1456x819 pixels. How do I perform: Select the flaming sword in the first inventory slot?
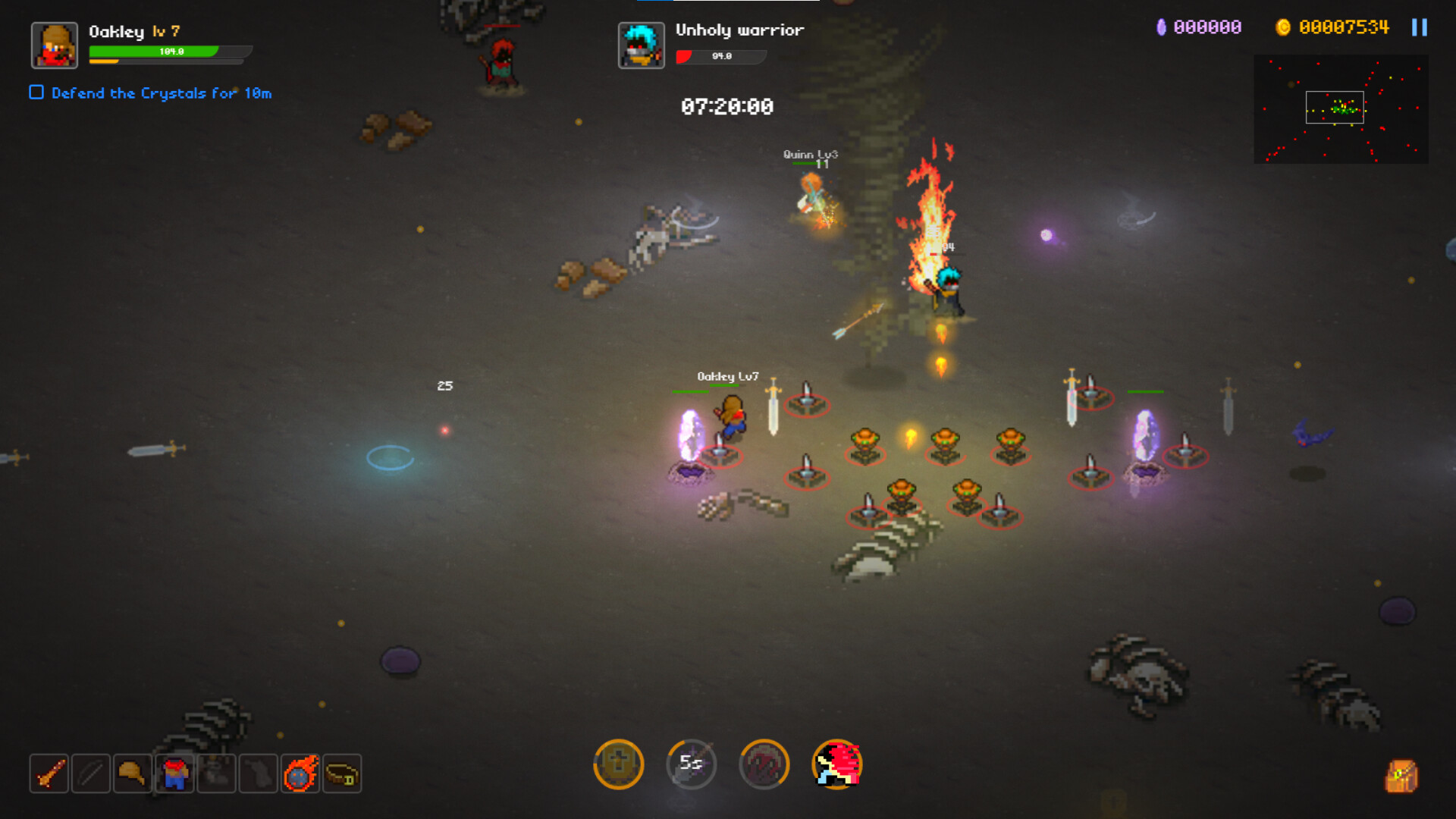coord(49,773)
